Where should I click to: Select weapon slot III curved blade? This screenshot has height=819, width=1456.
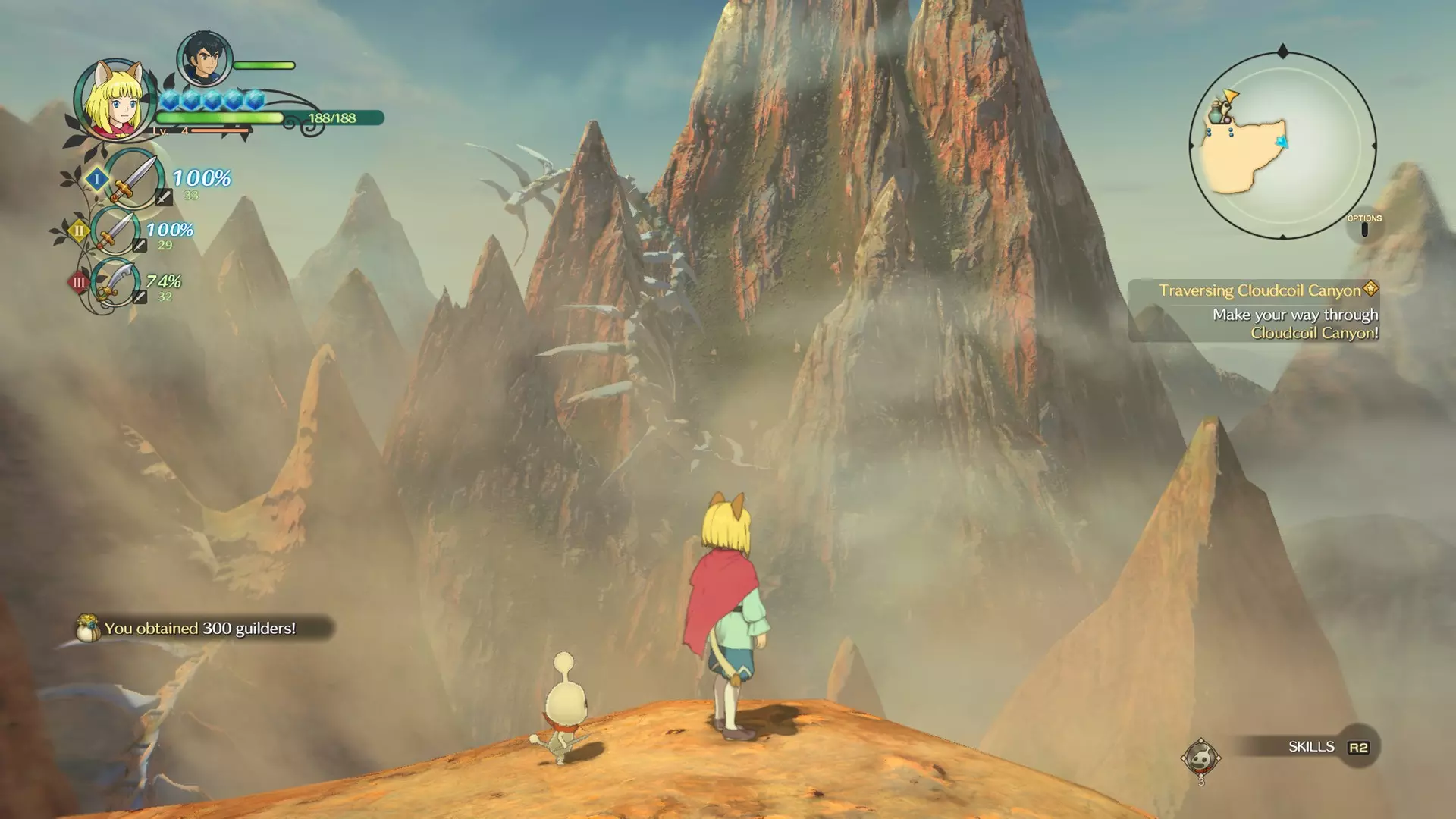115,282
